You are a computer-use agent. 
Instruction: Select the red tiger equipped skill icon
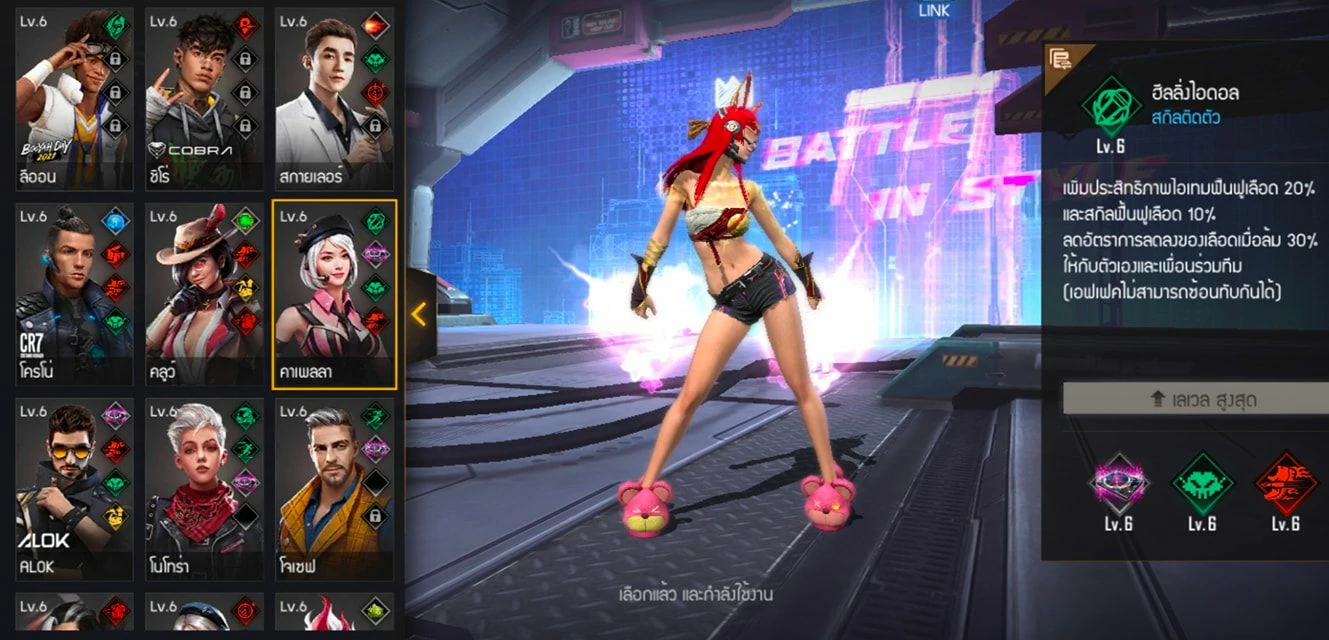coord(1285,484)
